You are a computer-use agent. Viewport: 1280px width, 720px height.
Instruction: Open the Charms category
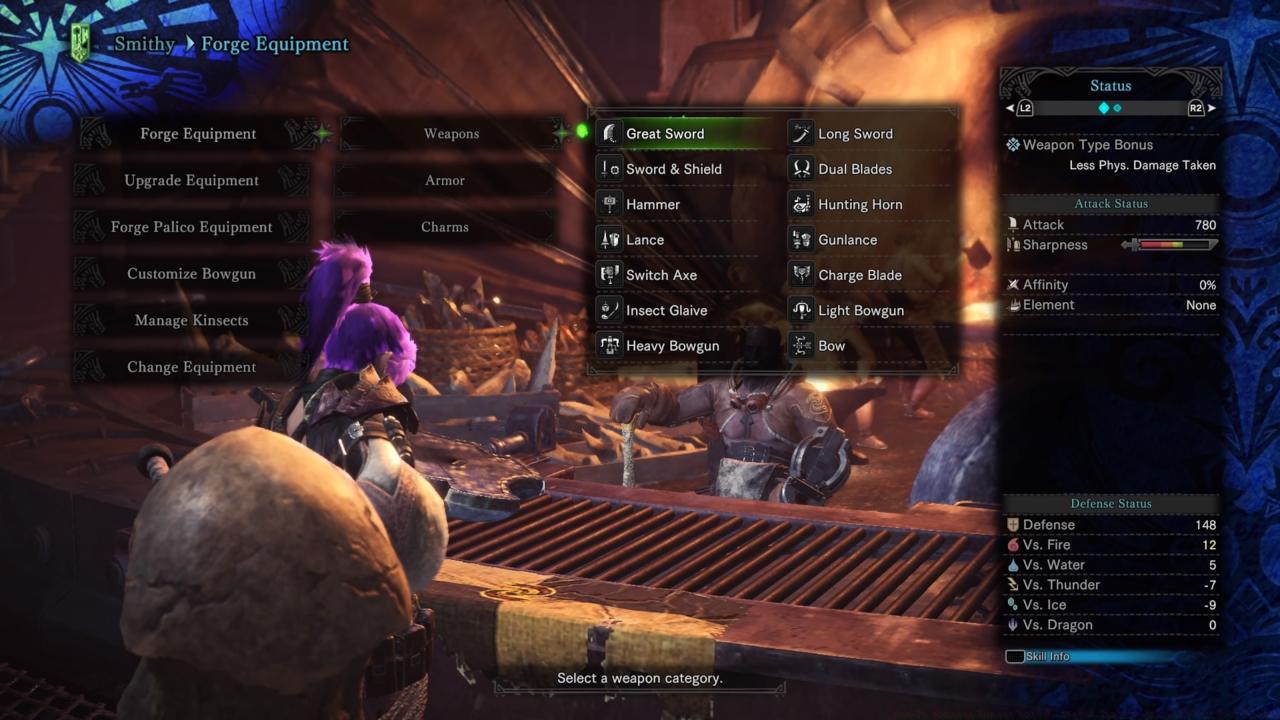(x=444, y=227)
